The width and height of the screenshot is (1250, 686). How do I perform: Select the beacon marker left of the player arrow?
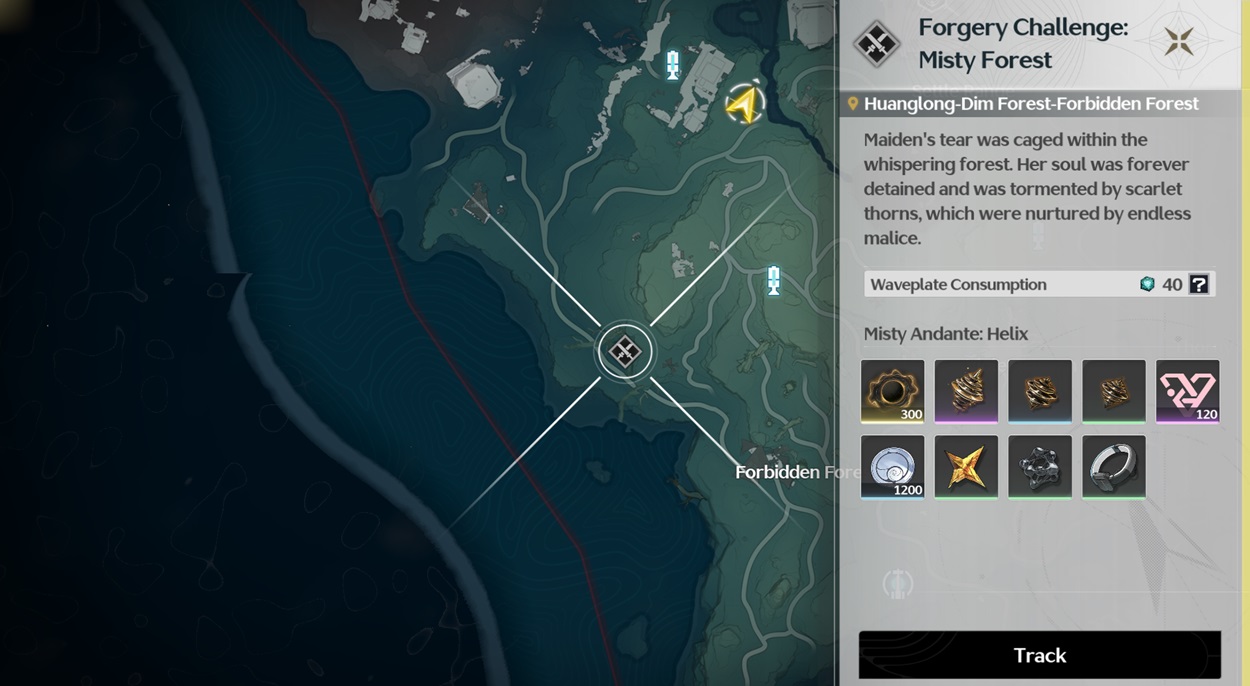pos(673,66)
